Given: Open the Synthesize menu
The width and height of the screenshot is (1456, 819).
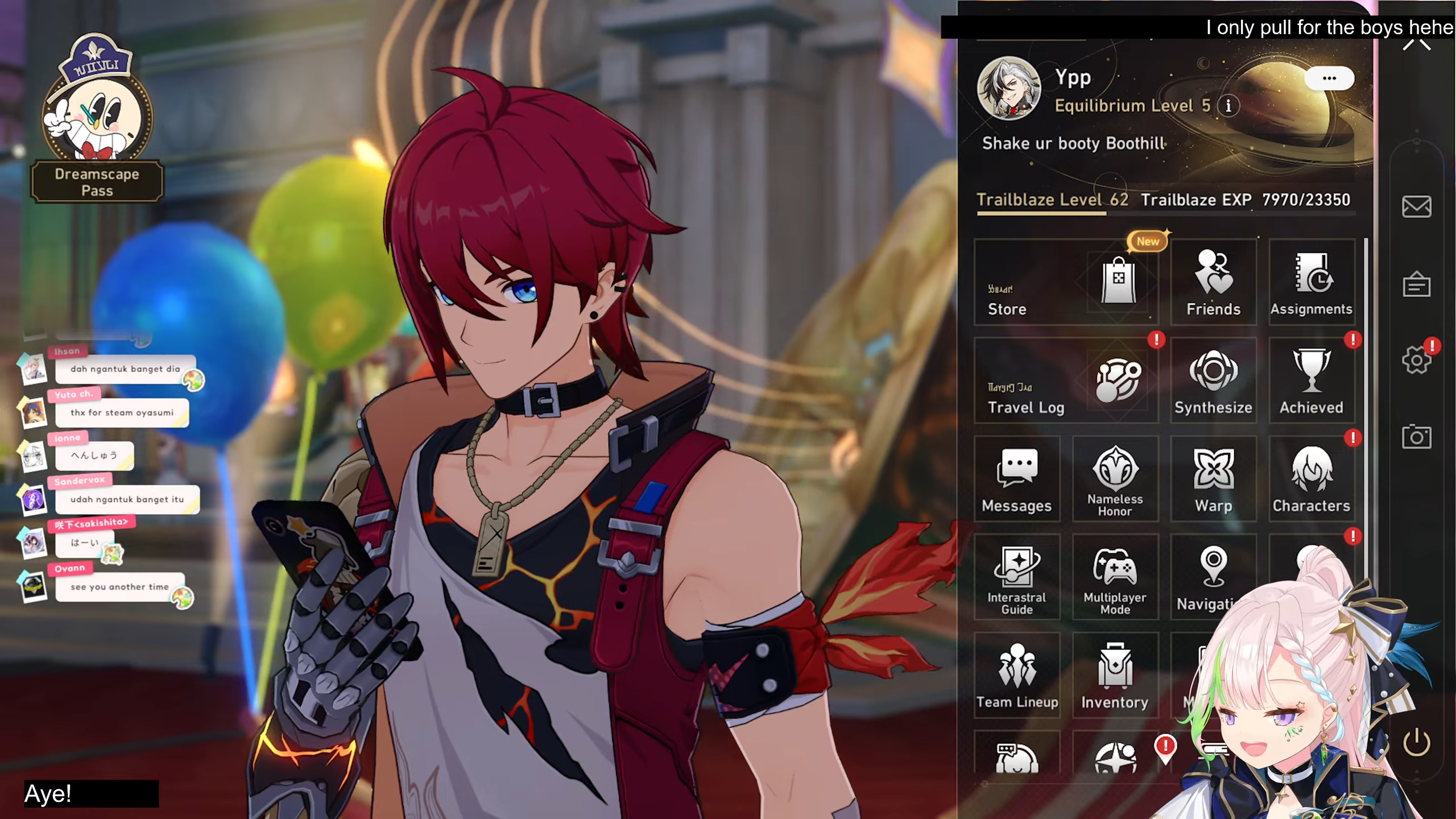Looking at the screenshot, I should click(1213, 380).
